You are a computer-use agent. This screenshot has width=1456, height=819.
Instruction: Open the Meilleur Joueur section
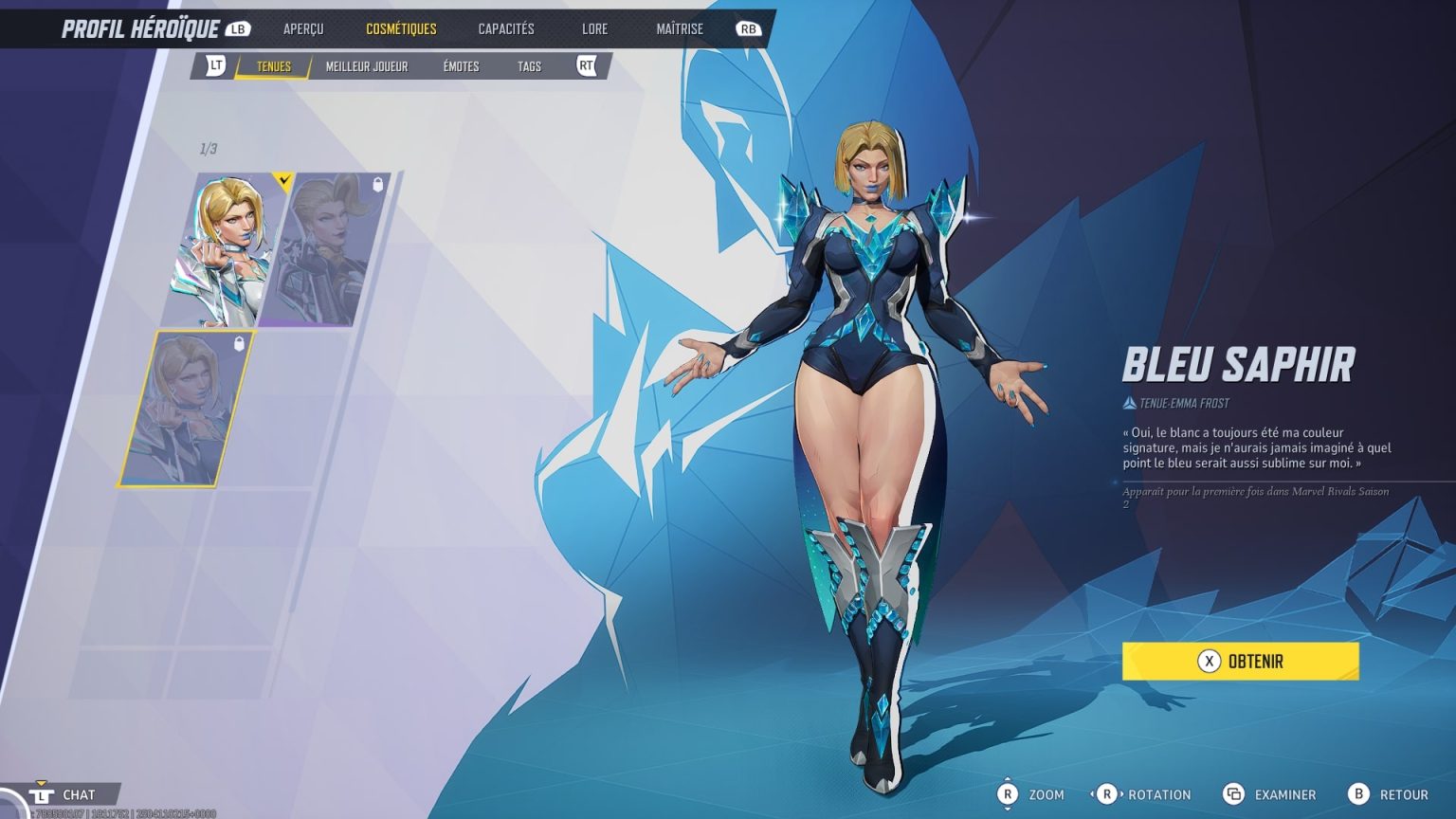[x=366, y=65]
